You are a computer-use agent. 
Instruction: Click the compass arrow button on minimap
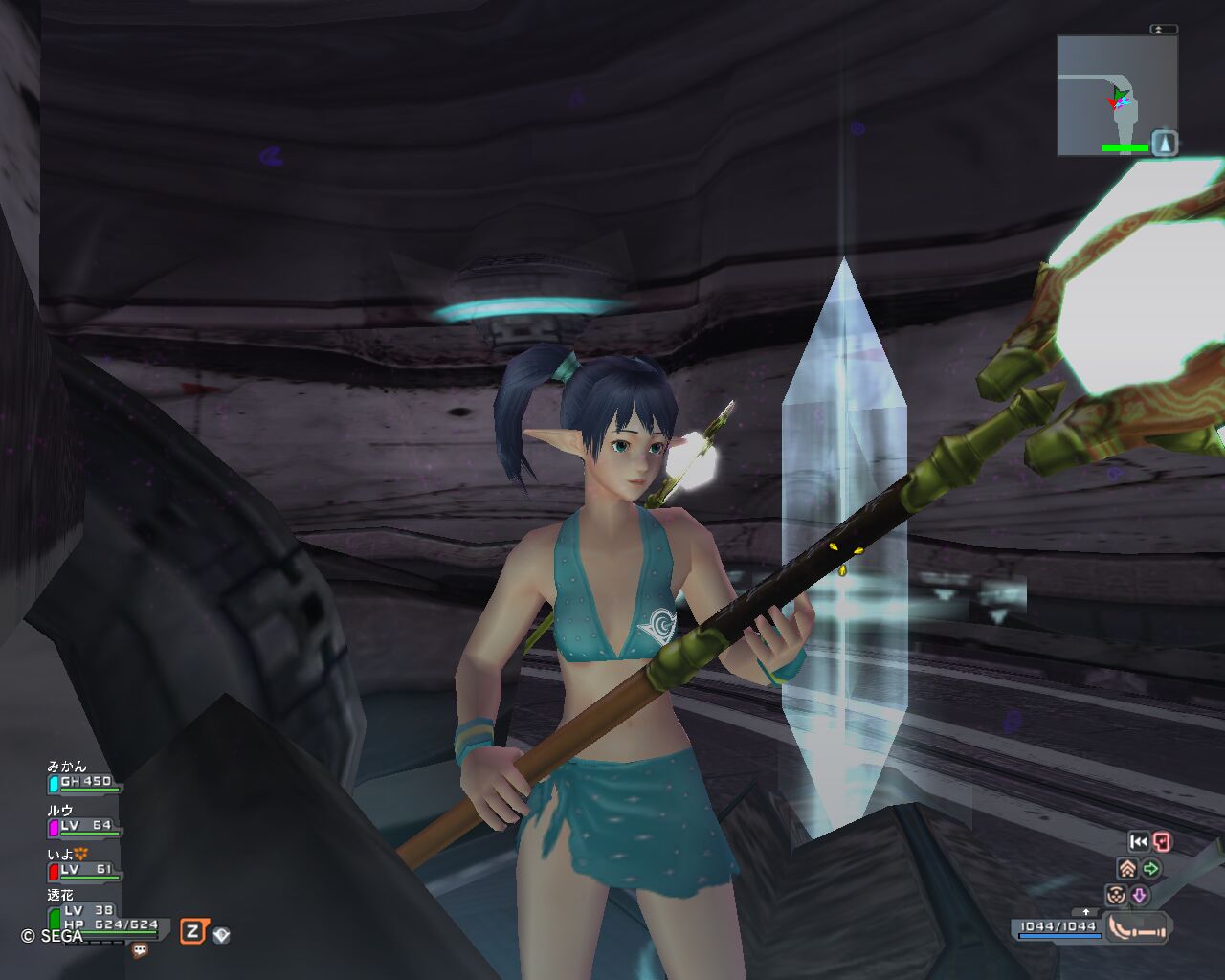[x=1164, y=143]
